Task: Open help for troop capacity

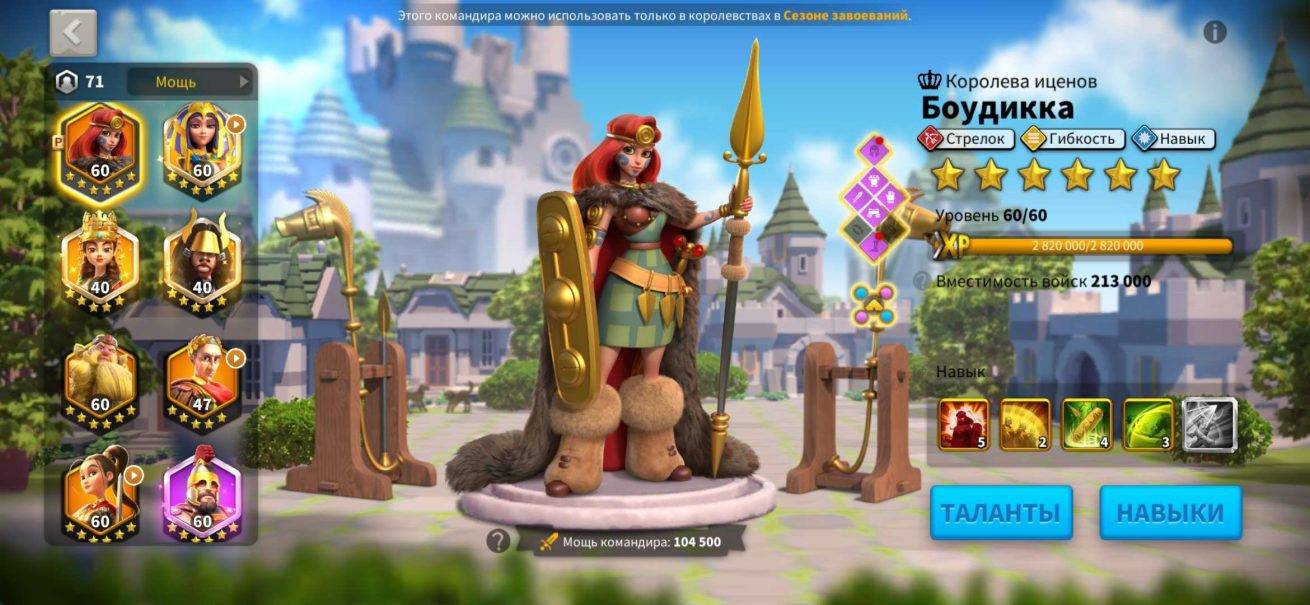Action: 920,282
